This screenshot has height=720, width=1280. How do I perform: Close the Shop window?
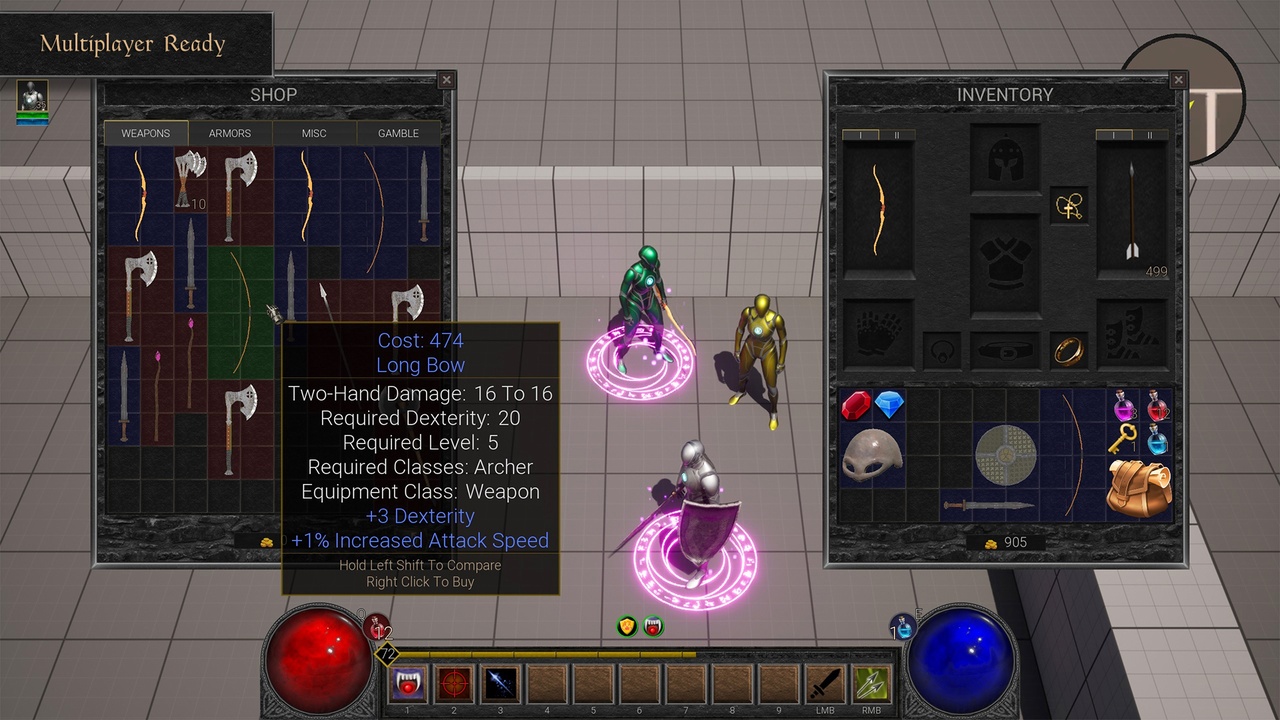447,81
